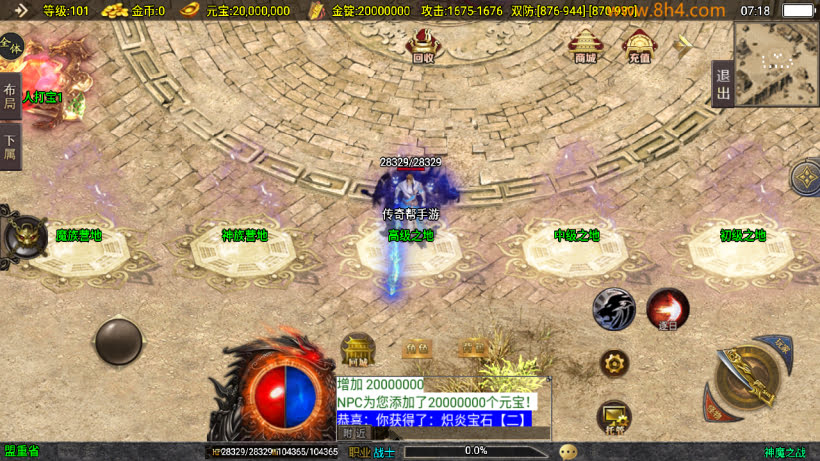The height and width of the screenshot is (461, 820).
Task: Open the 回收 recycle menu
Action: point(423,45)
